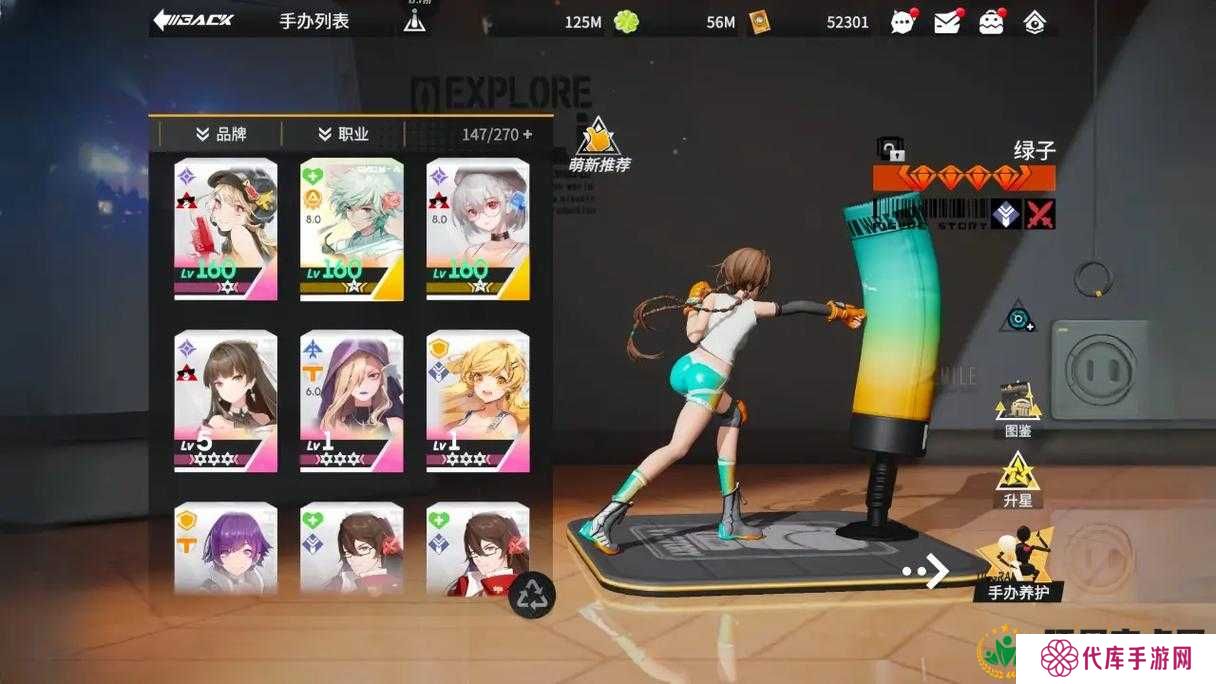Screen dimensions: 1216x684
Task: Expand figure capacity with the 147/270 plus
Action: point(527,134)
